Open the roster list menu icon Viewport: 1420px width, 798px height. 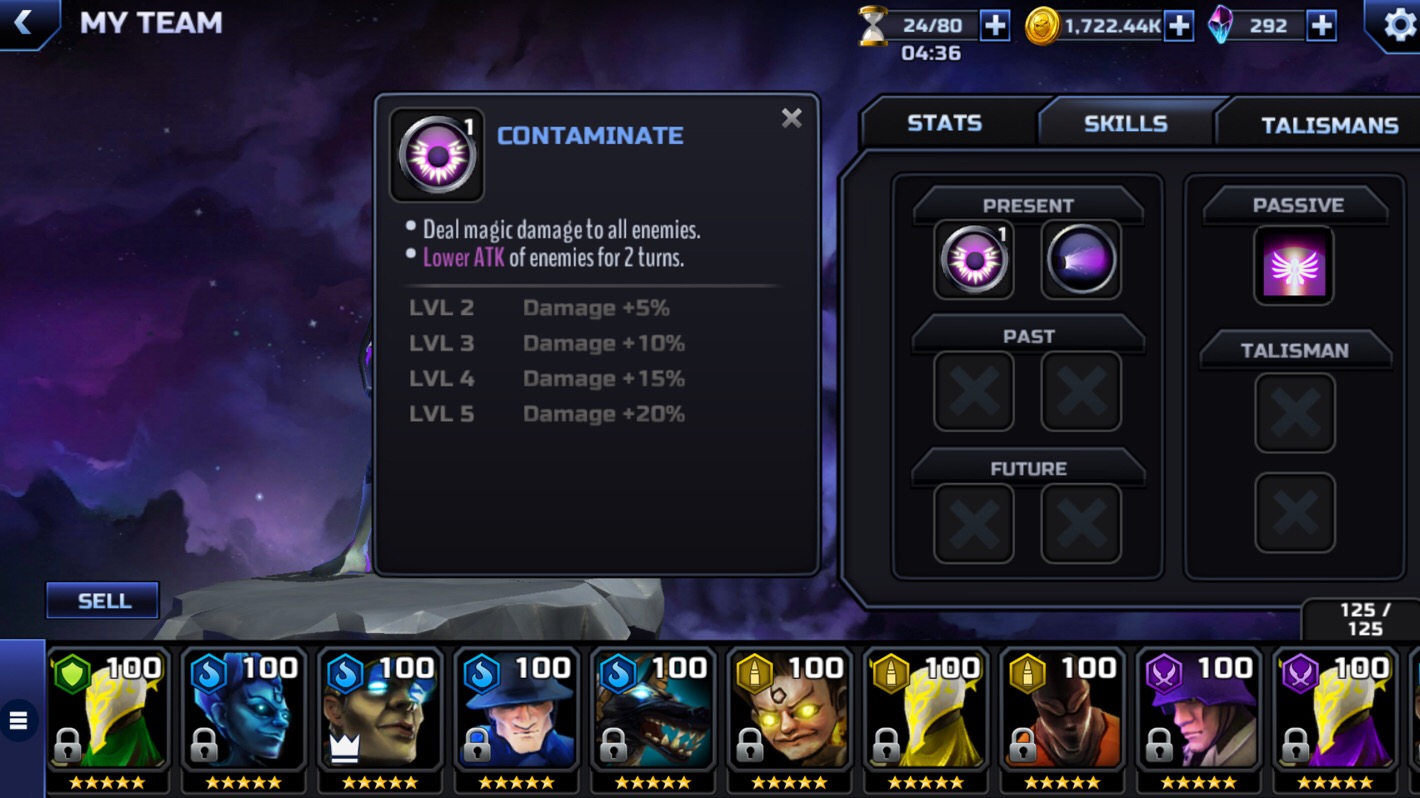(19, 720)
